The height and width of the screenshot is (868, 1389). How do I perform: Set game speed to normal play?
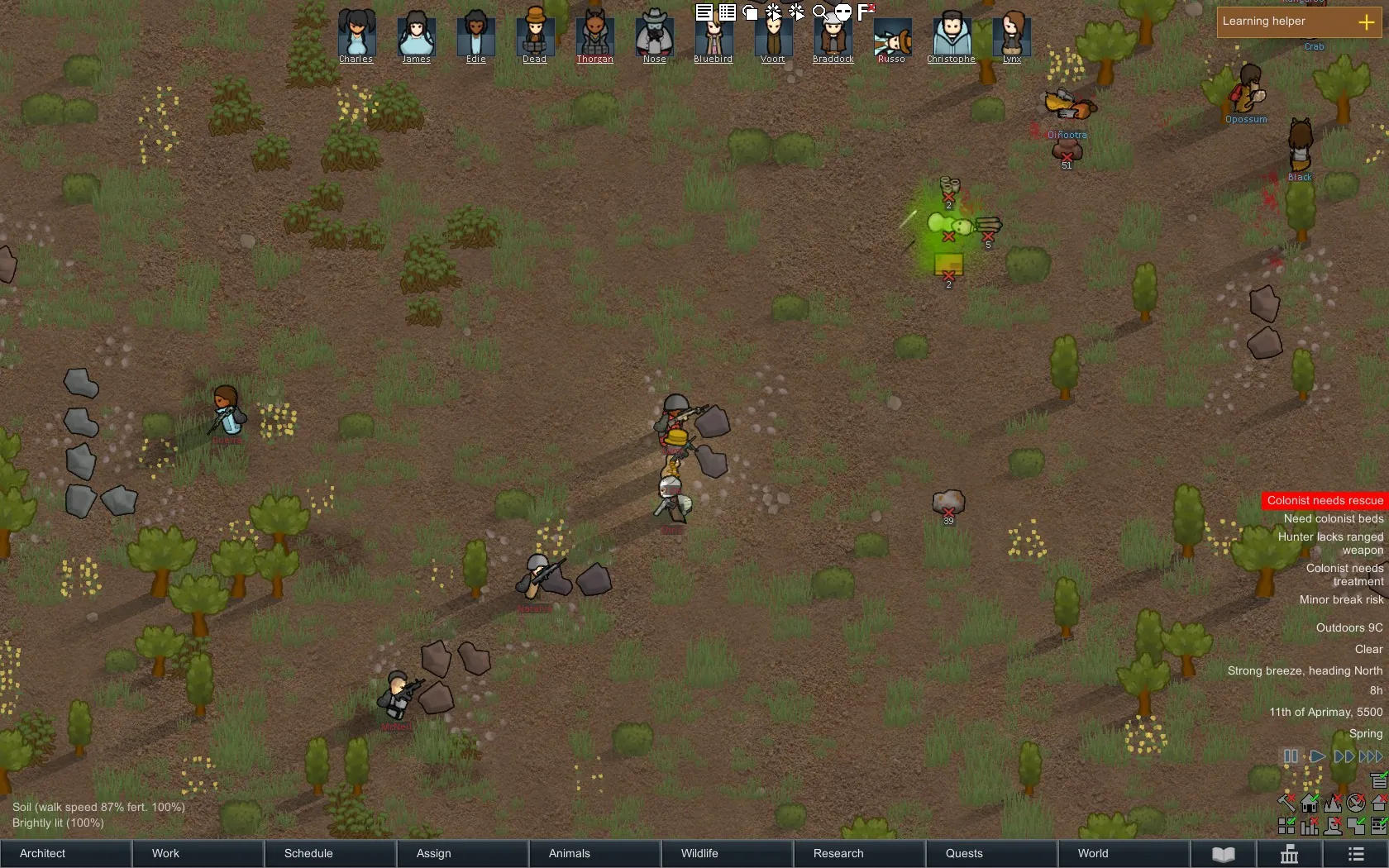1318,756
